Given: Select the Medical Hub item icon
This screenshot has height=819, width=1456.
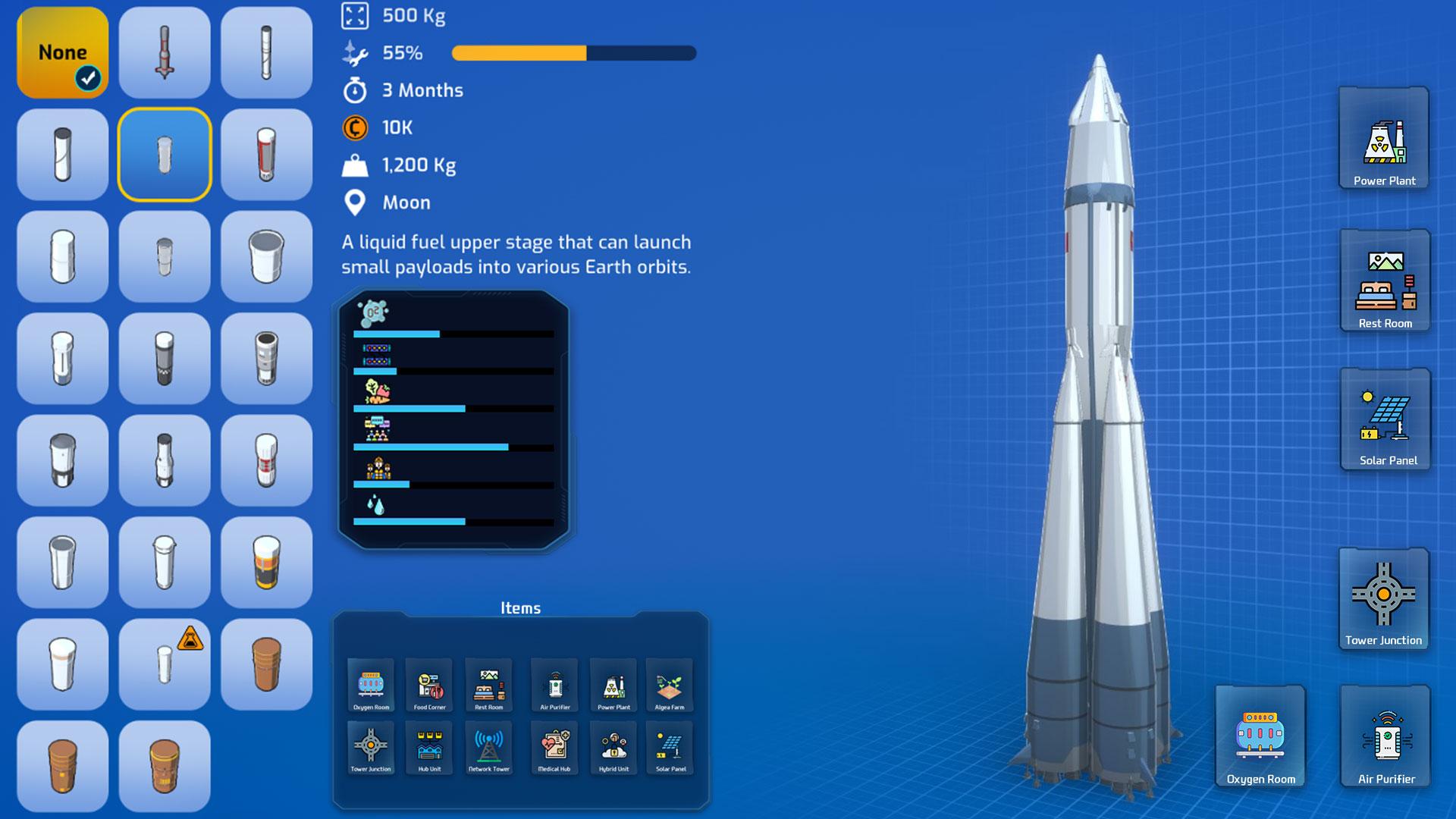Looking at the screenshot, I should (556, 747).
